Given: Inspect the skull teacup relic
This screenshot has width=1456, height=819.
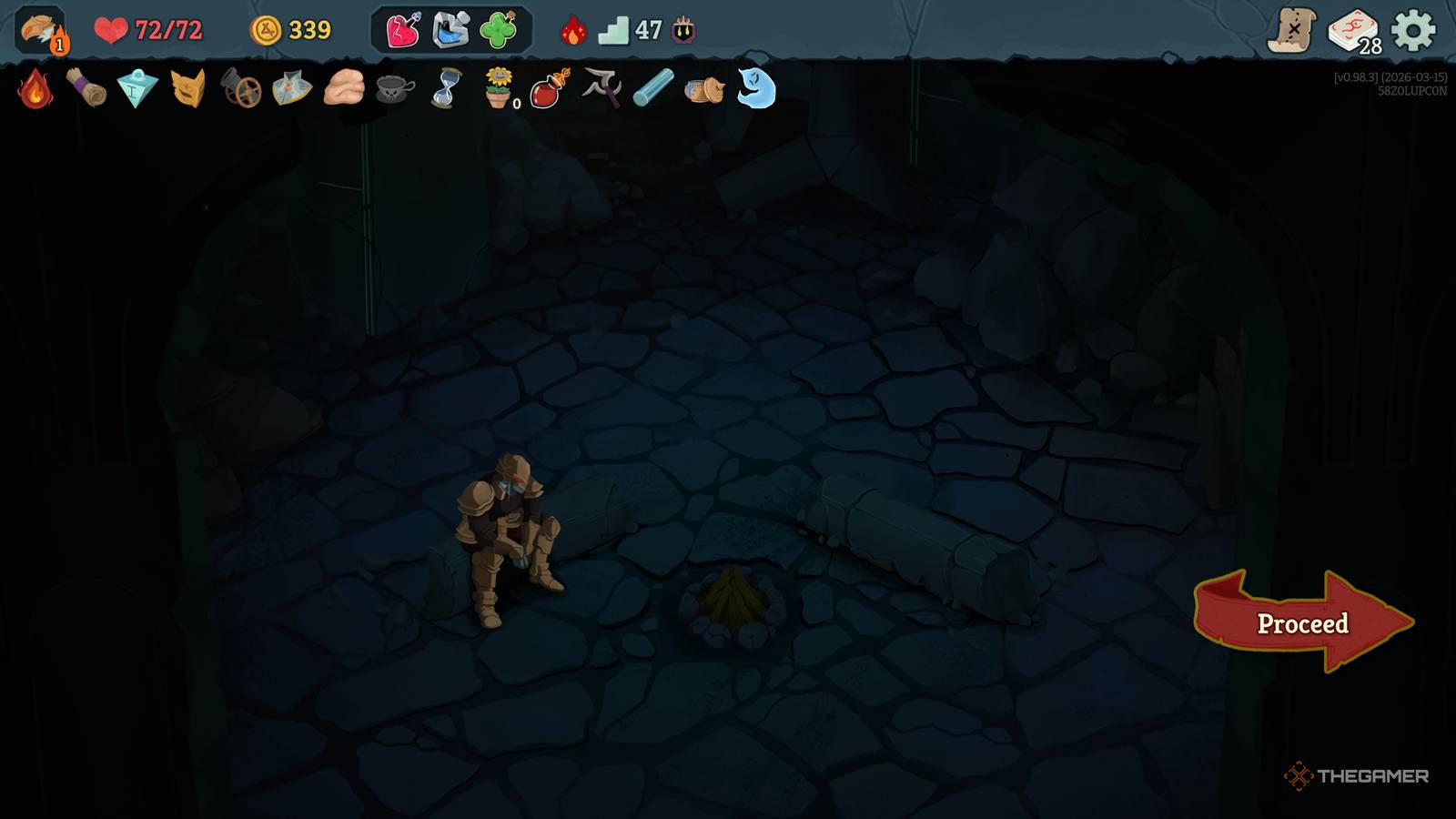Looking at the screenshot, I should [x=394, y=89].
